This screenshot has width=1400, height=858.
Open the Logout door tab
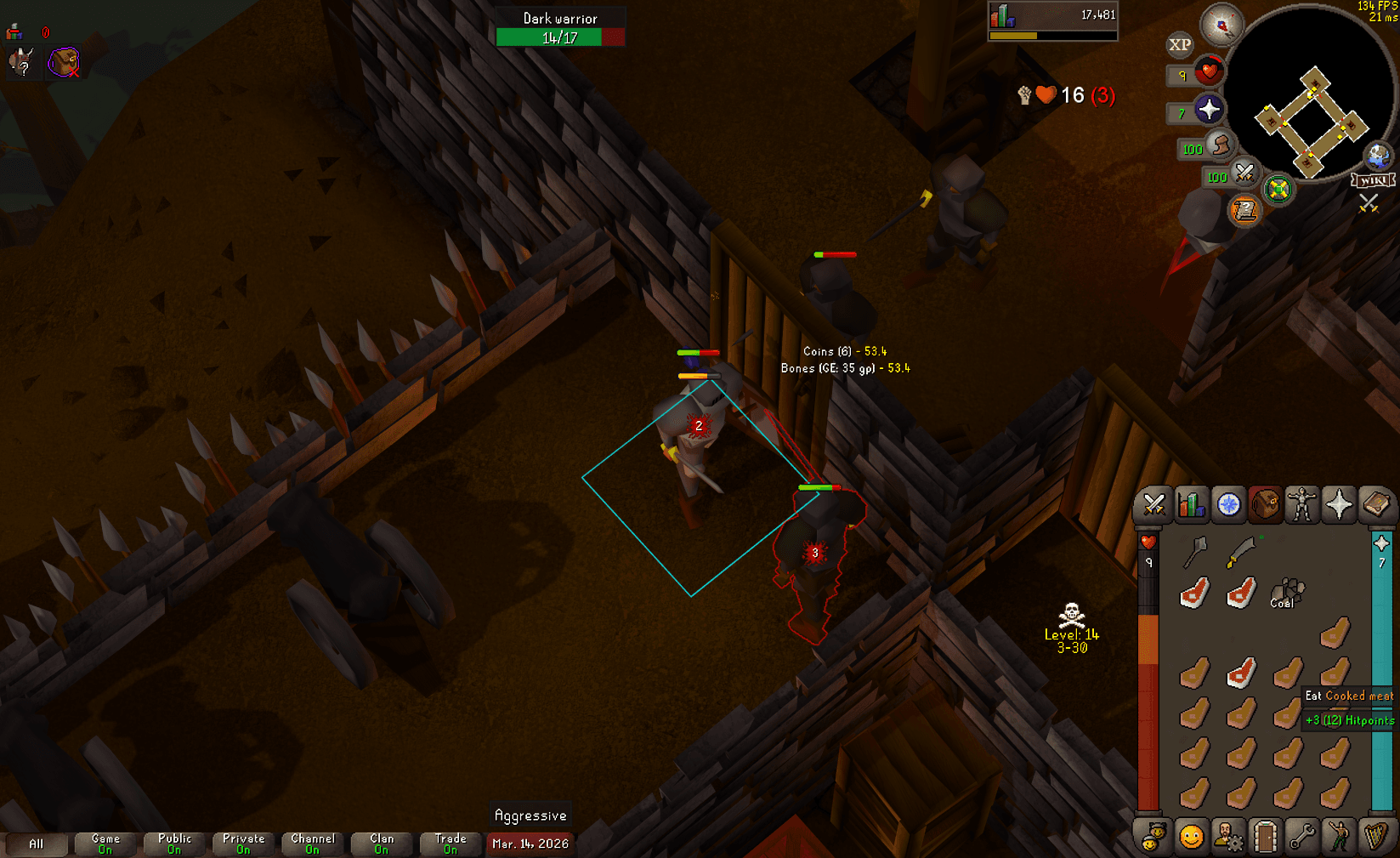click(x=1264, y=835)
